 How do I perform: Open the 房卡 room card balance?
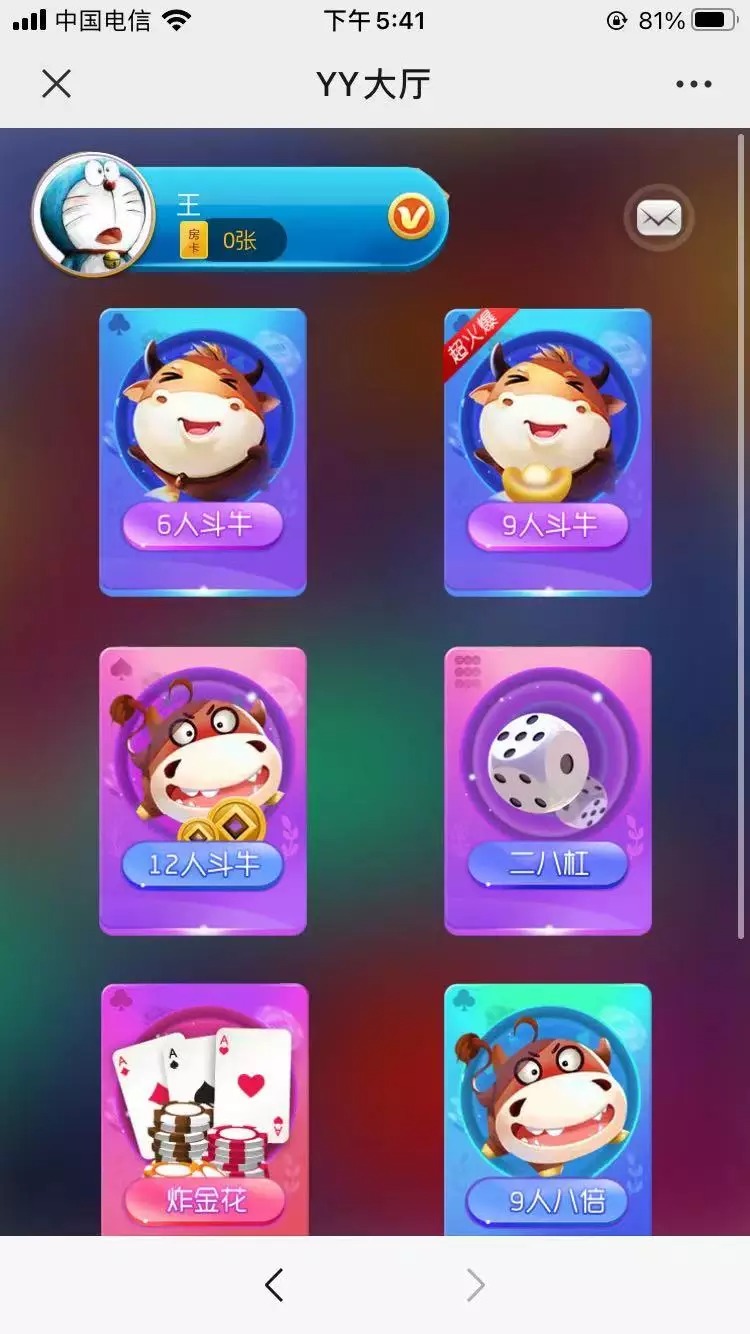click(232, 241)
